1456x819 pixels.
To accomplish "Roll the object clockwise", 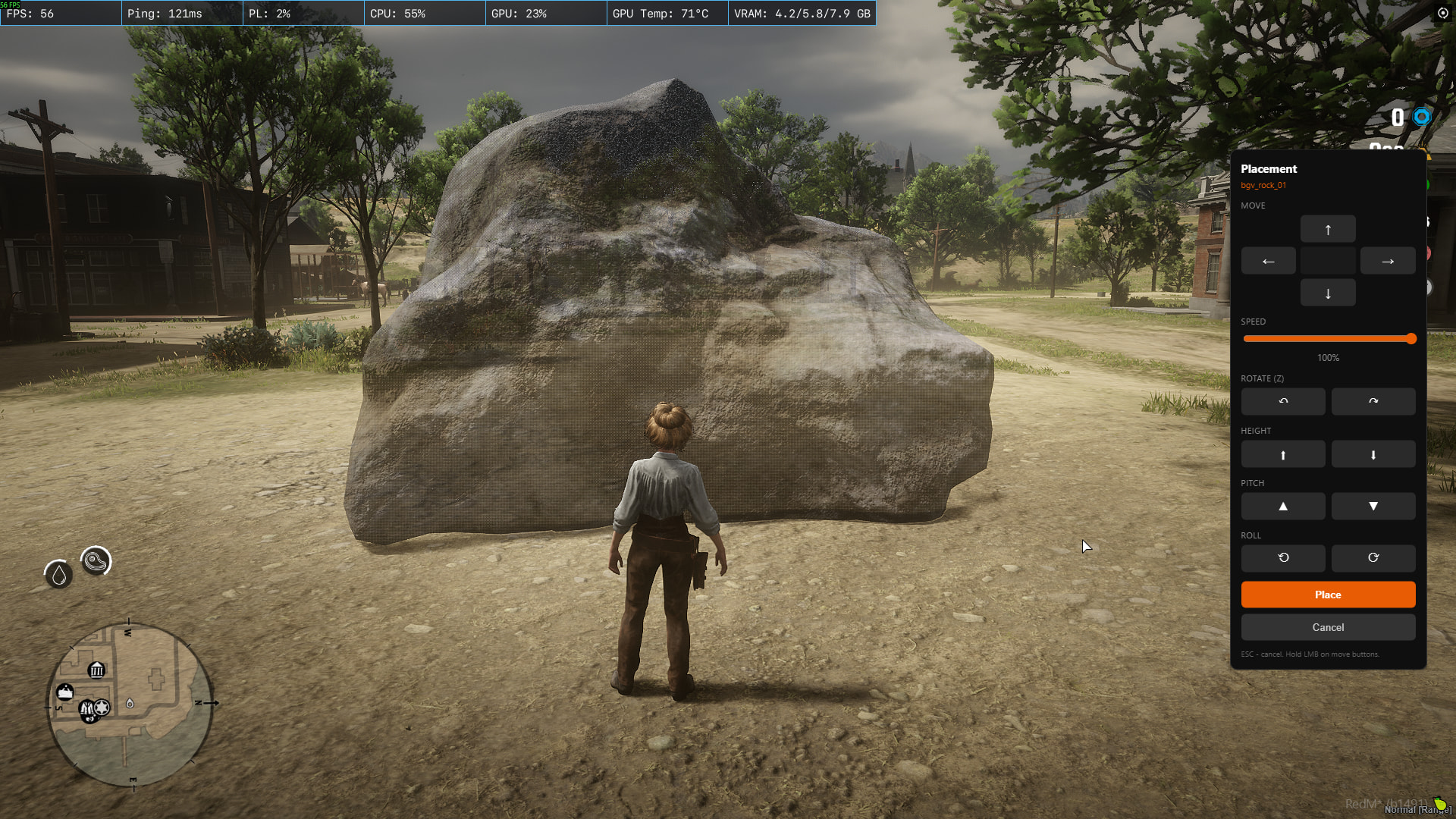I will click(1373, 558).
